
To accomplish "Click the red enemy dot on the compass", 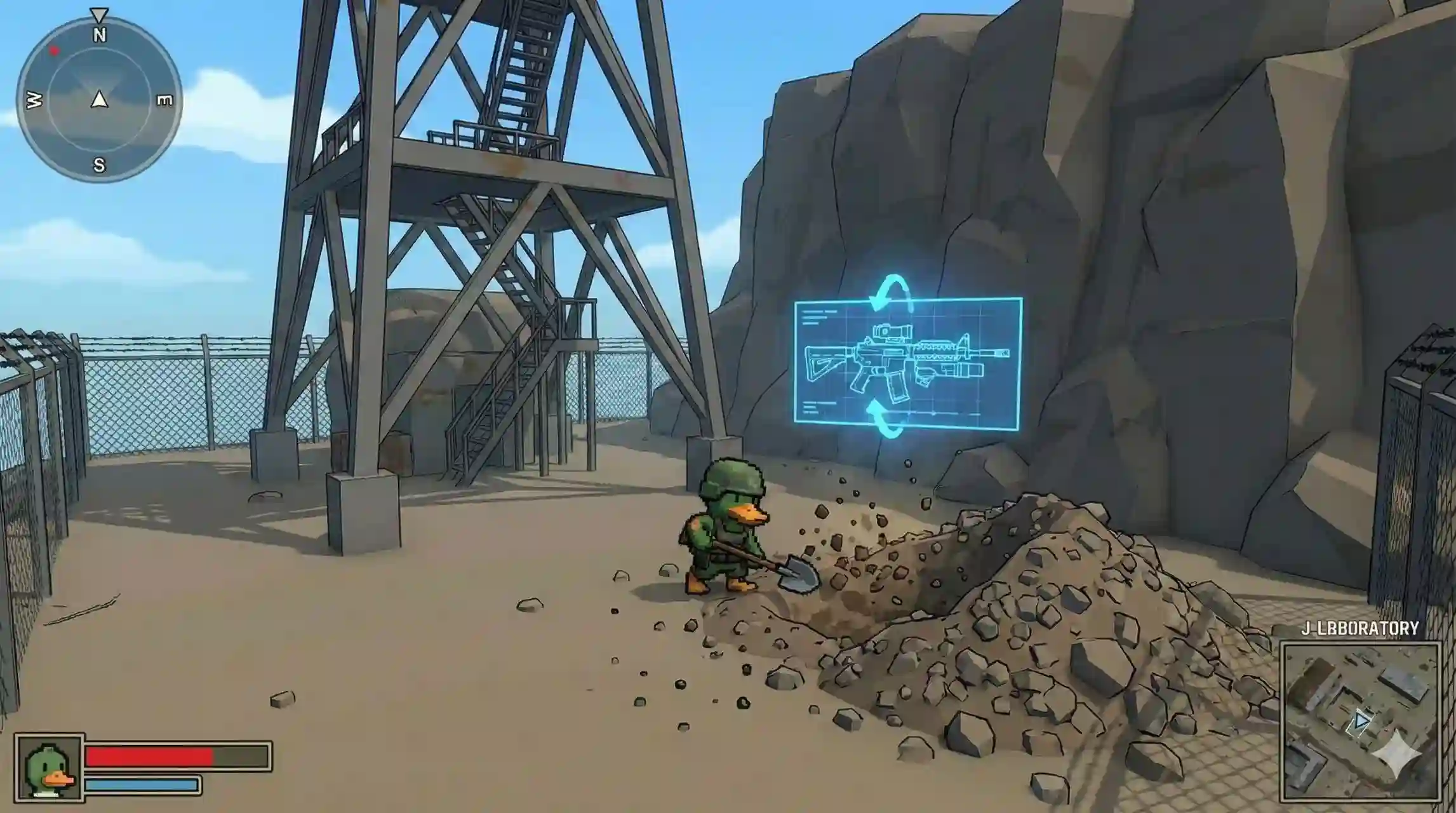I will tap(55, 50).
